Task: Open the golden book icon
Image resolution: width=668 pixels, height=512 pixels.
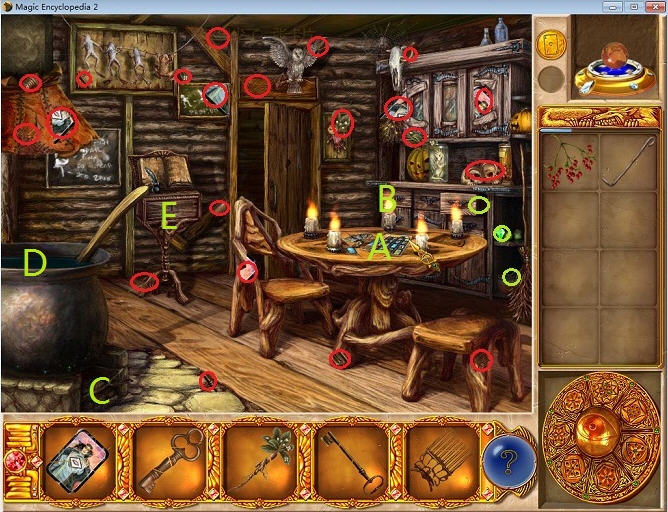Action: point(551,44)
